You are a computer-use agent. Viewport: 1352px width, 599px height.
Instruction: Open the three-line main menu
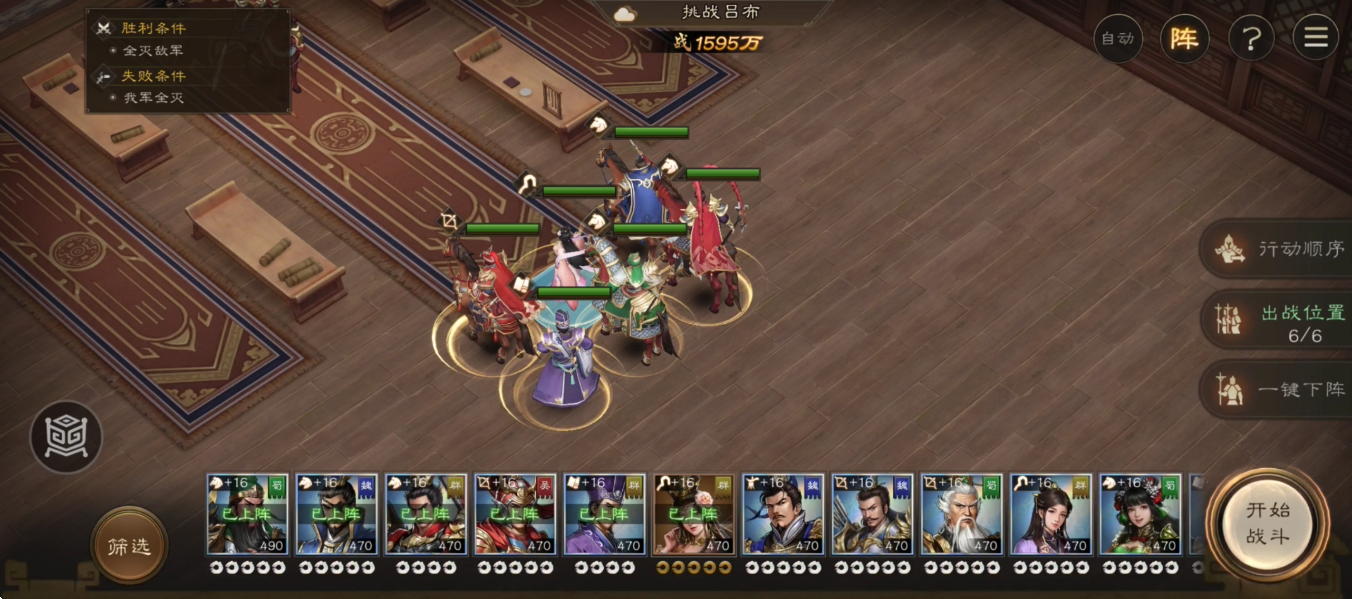point(1315,39)
